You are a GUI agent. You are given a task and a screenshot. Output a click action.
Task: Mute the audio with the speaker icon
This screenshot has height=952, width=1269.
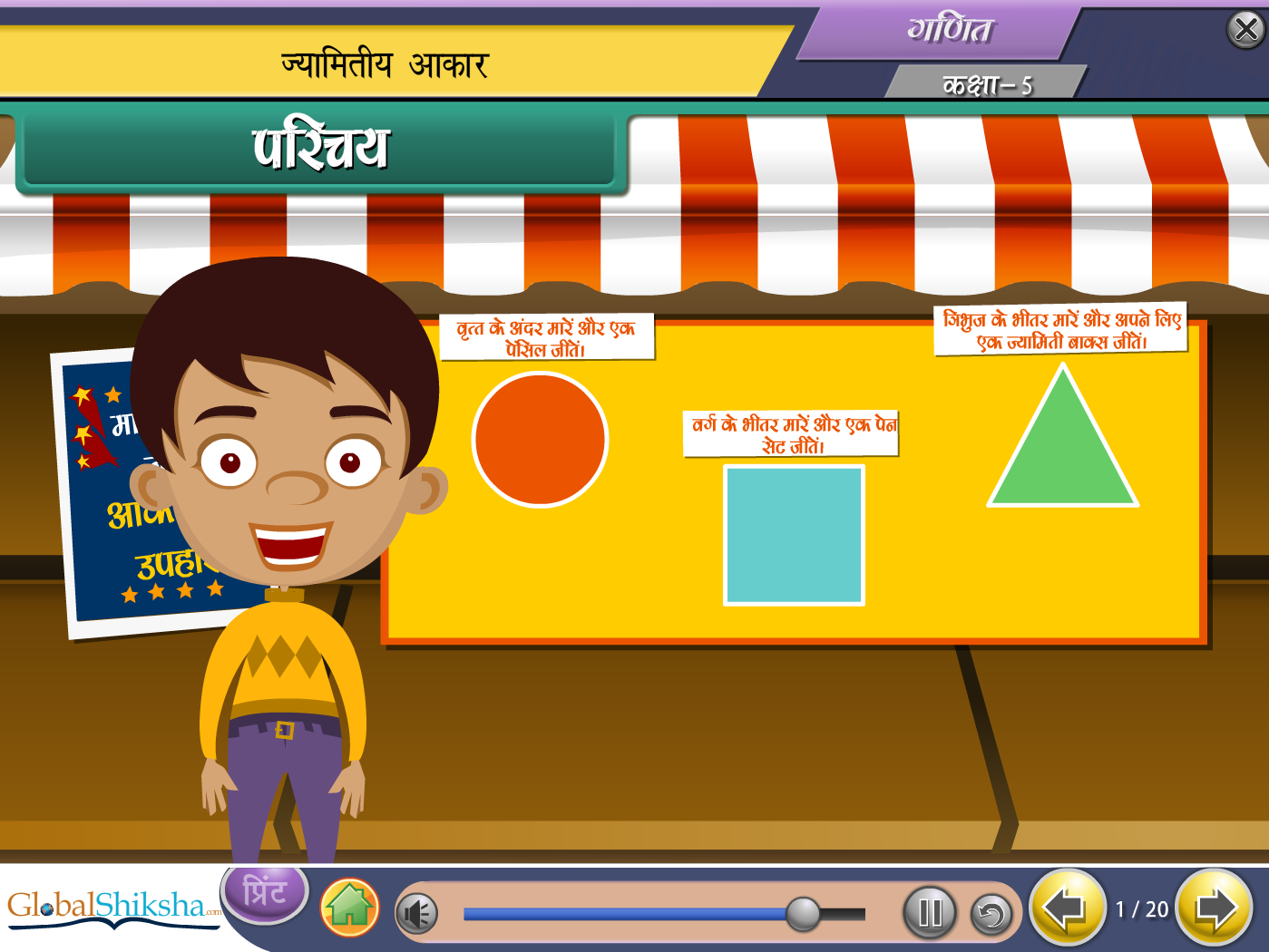(417, 913)
